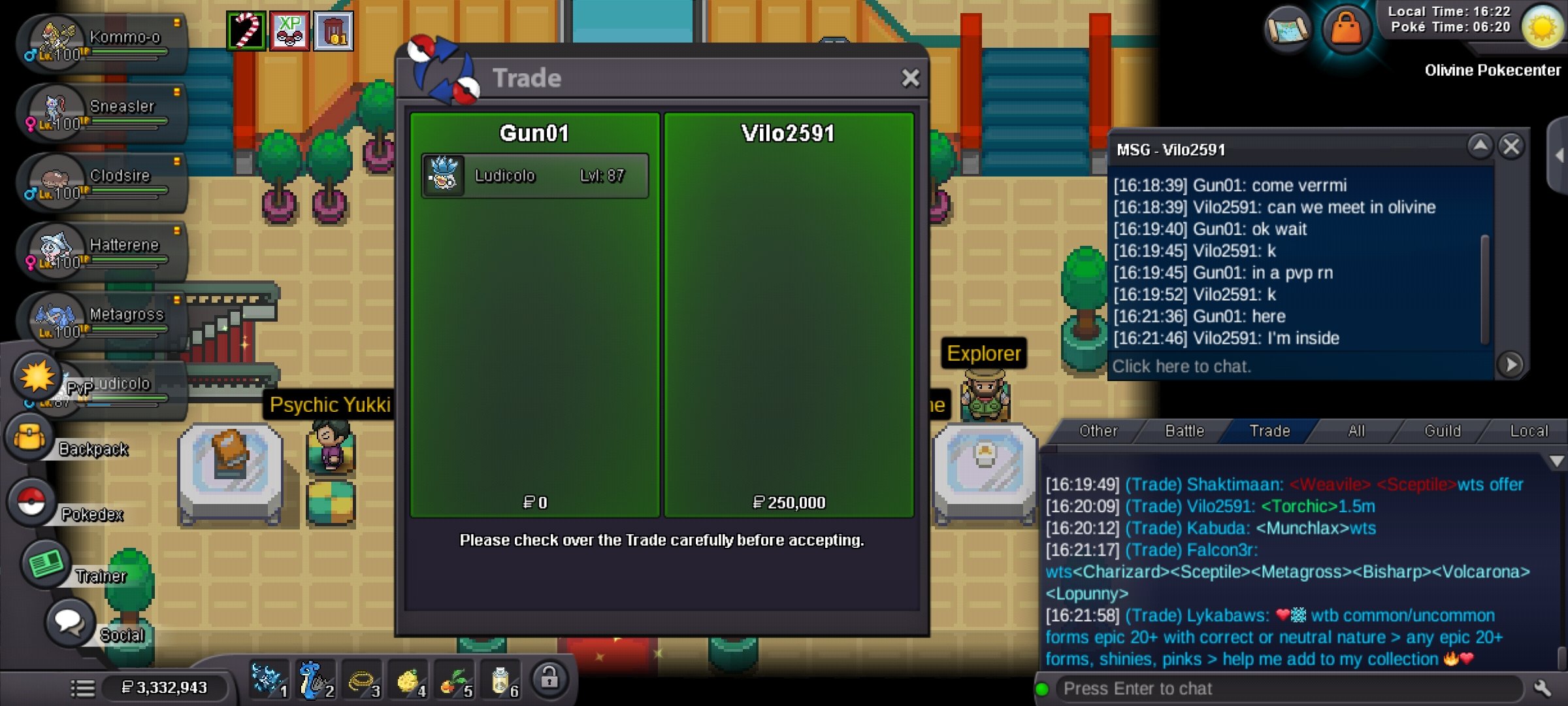Click the private message chat field
The width and height of the screenshot is (1568, 706).
coord(1300,366)
